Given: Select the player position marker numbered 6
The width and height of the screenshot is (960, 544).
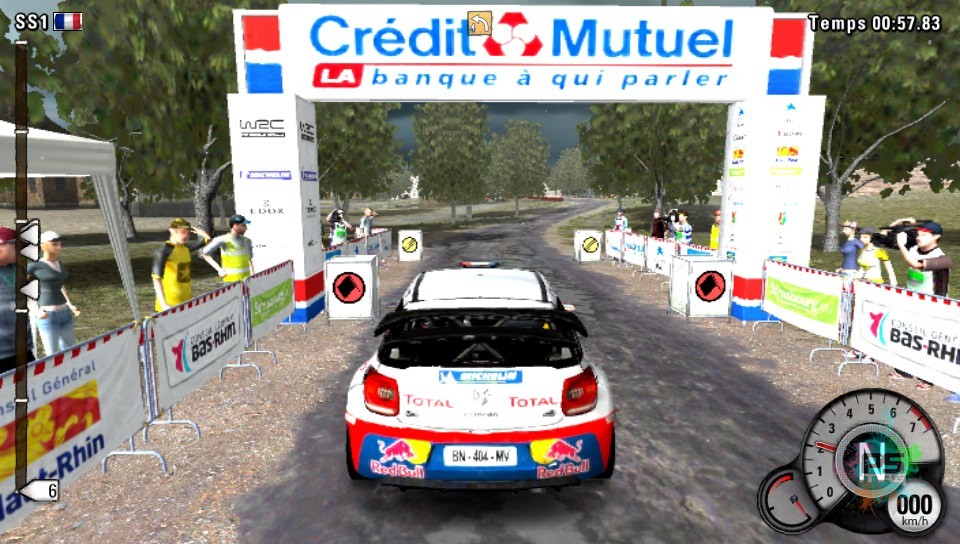Looking at the screenshot, I should point(40,490).
